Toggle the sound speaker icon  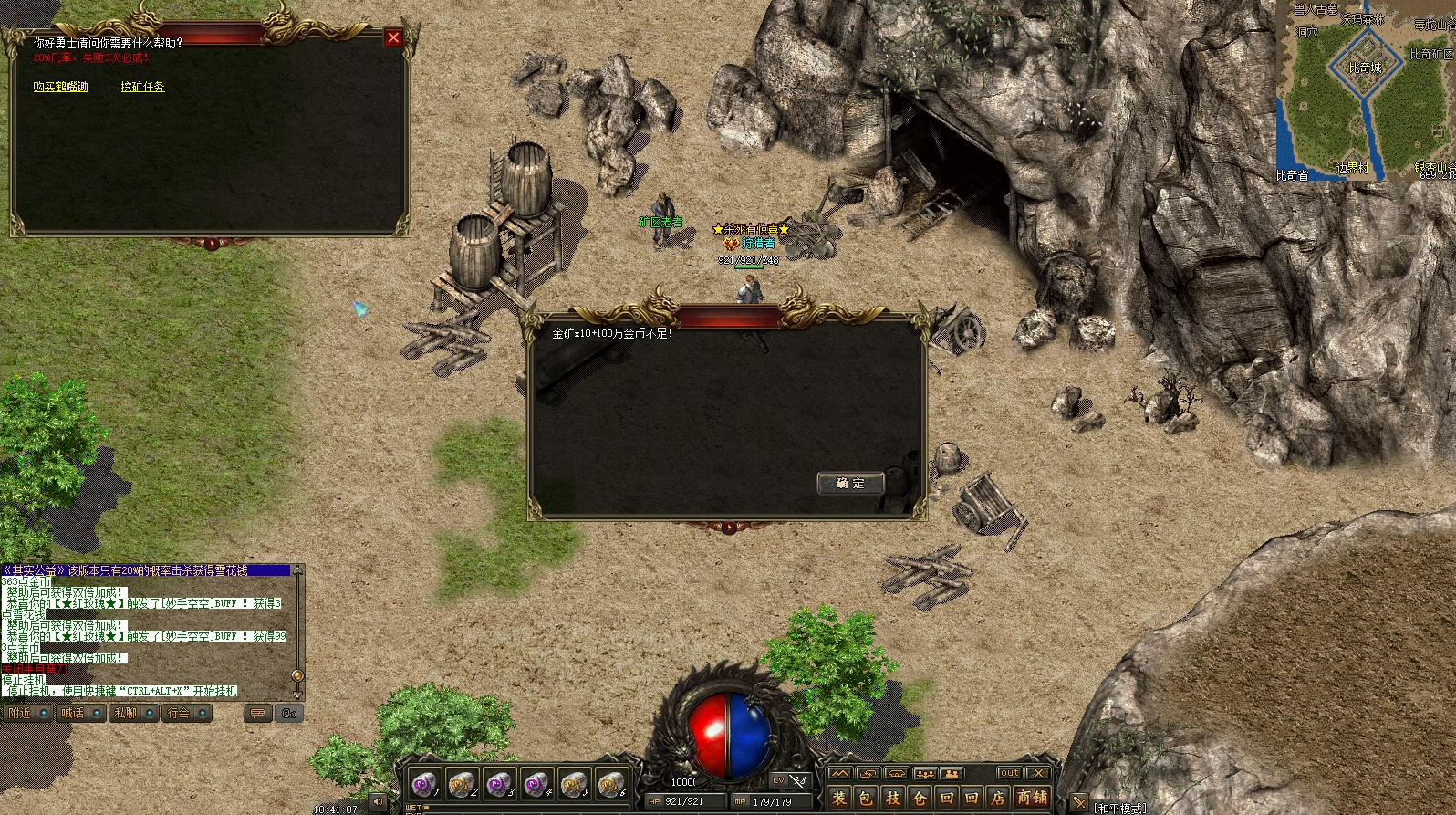point(378,802)
